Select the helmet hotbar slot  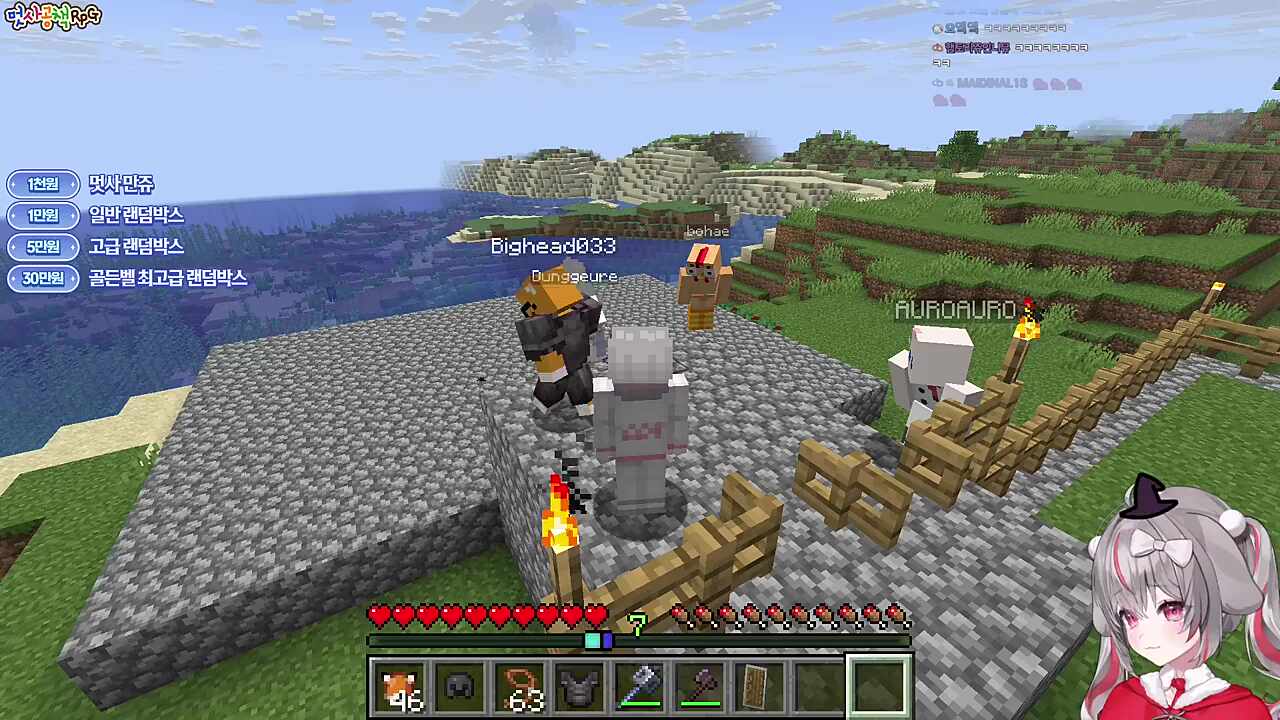pyautogui.click(x=460, y=687)
